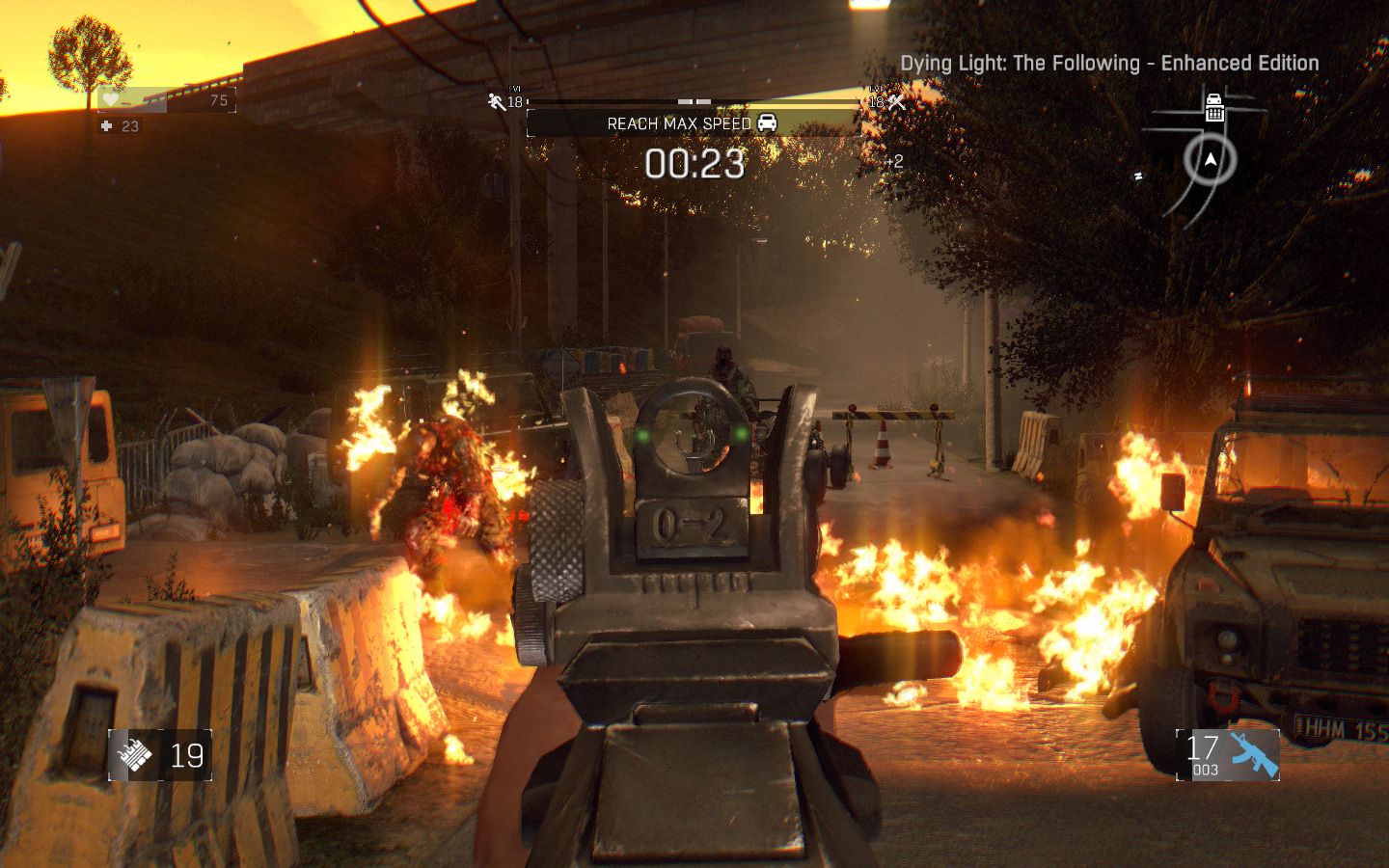
Task: Click the circular minimap
Action: pos(1210,160)
